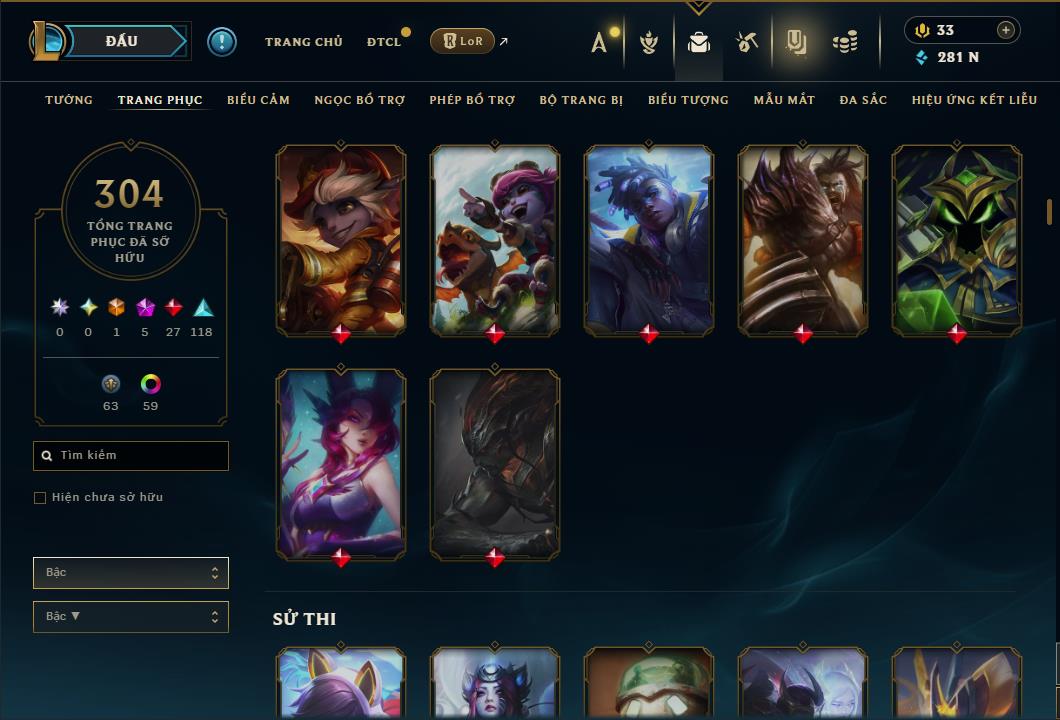Open the HIỆU ỨNG KẾT LIỄU tab

974,100
